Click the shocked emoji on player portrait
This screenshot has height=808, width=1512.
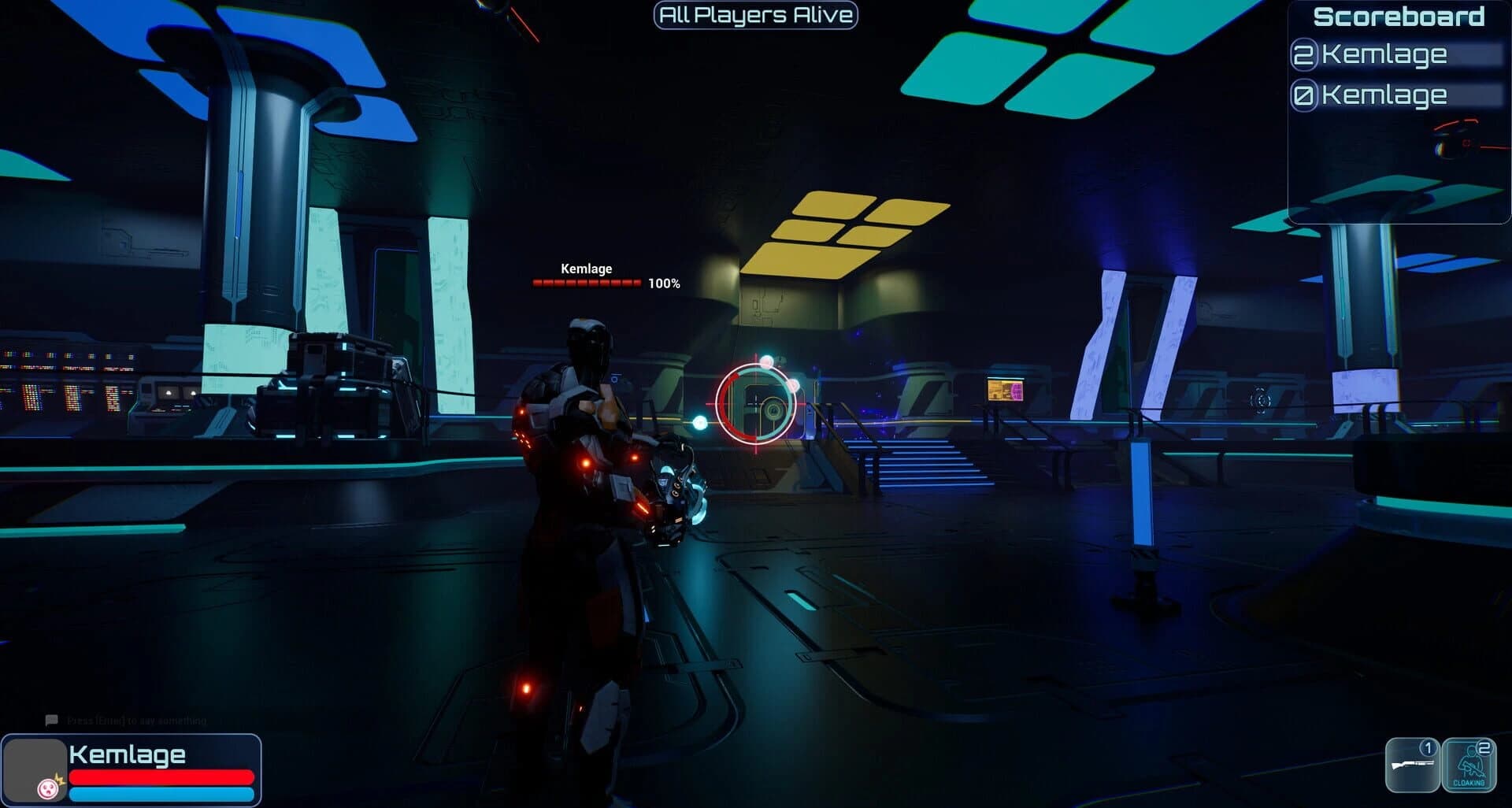[48, 790]
